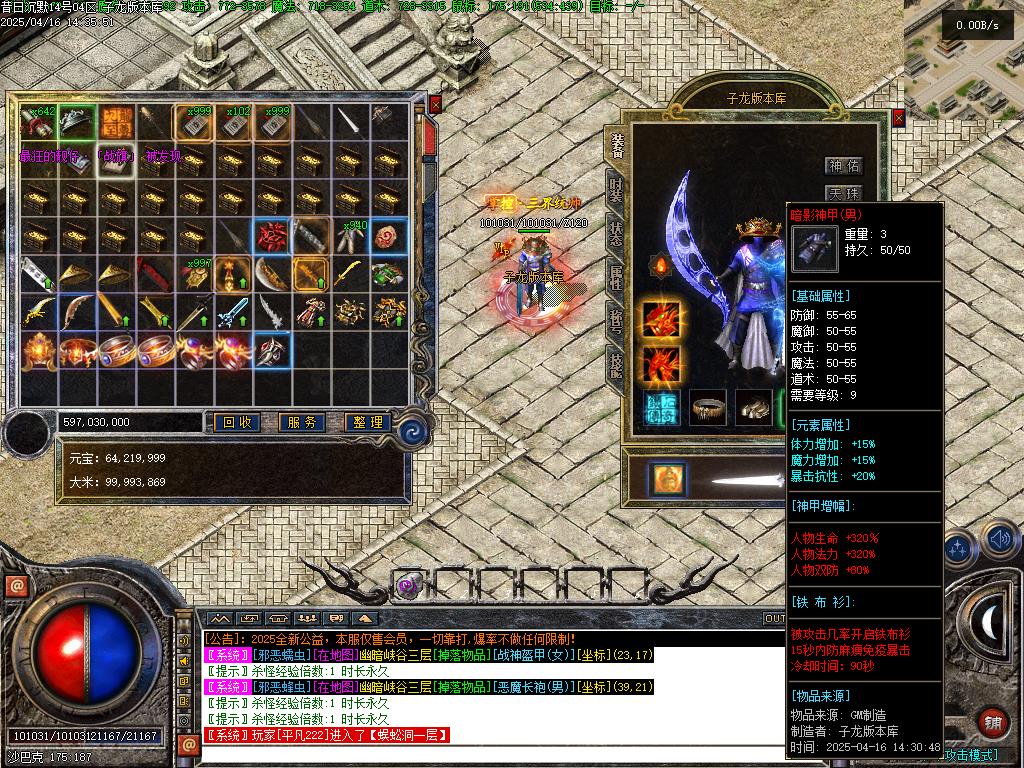Click the 天珠 button
Screen dimensions: 1024x768
pyautogui.click(x=843, y=193)
